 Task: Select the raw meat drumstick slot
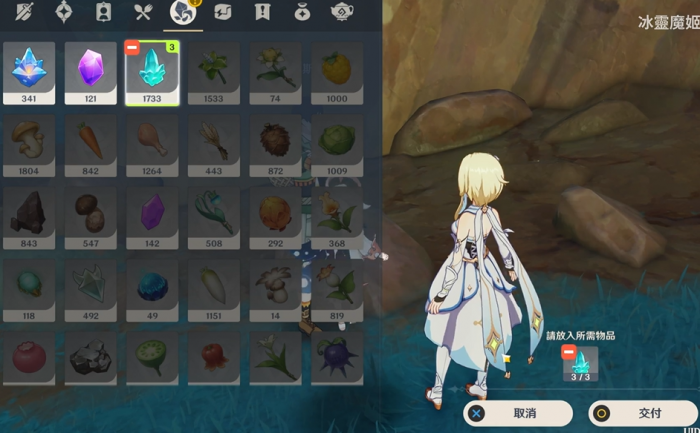[x=152, y=140]
